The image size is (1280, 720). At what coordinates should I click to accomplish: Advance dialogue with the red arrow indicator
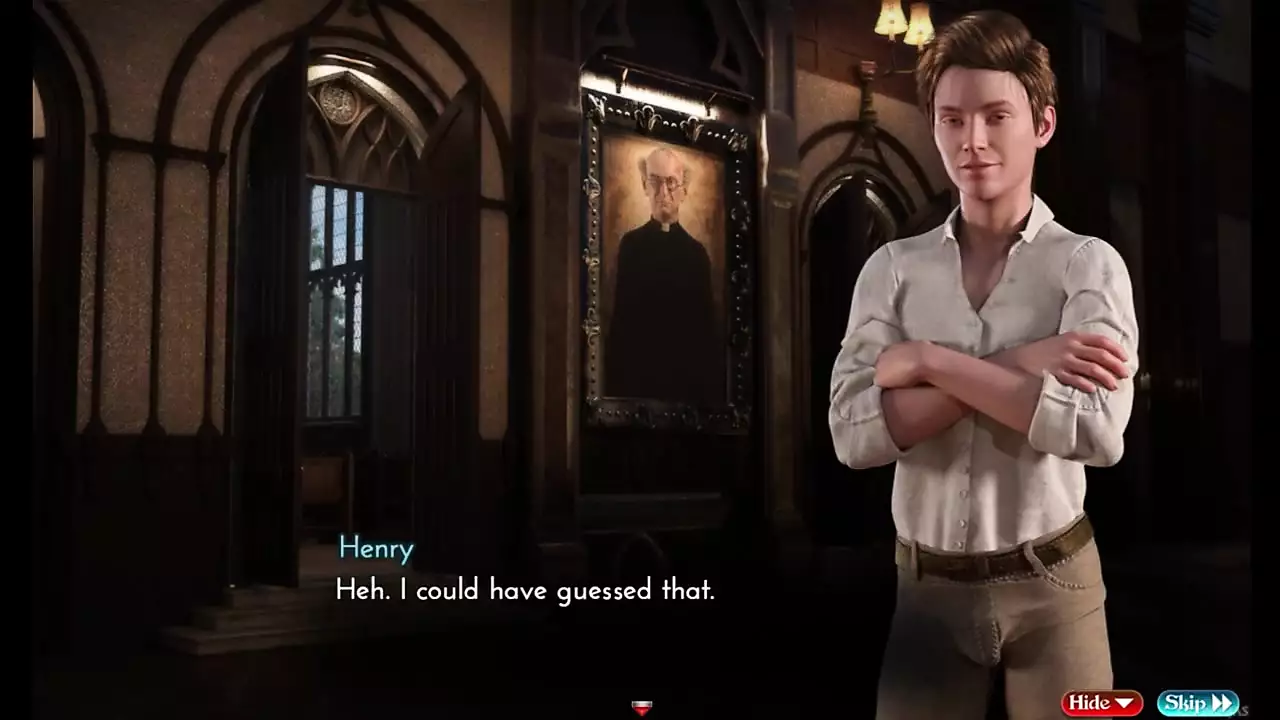tap(642, 708)
